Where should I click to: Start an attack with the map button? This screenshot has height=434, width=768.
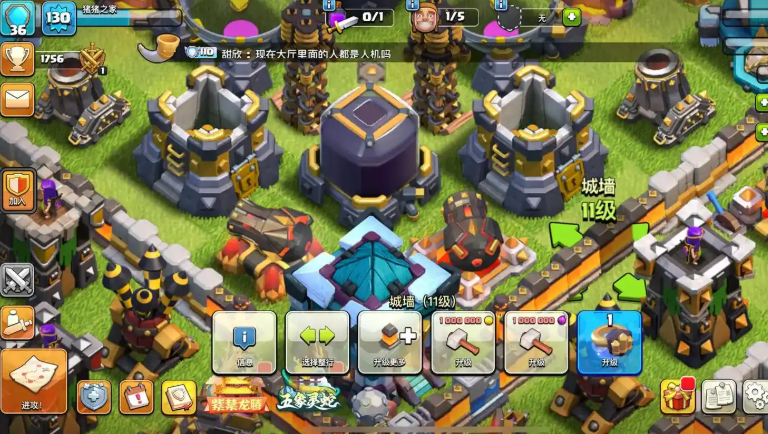[x=33, y=381]
